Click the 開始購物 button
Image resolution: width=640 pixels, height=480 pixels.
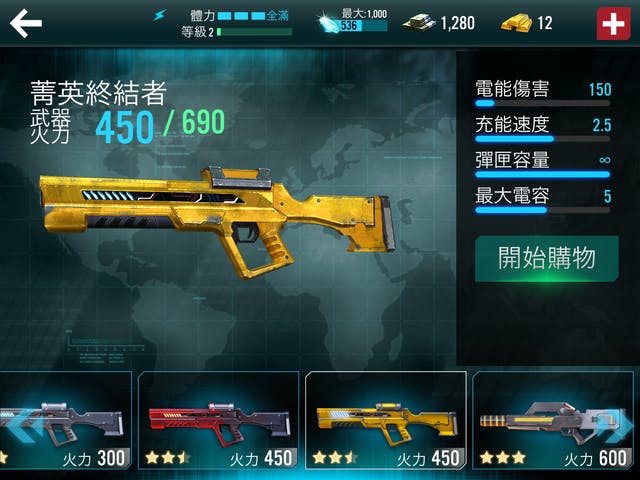click(546, 258)
